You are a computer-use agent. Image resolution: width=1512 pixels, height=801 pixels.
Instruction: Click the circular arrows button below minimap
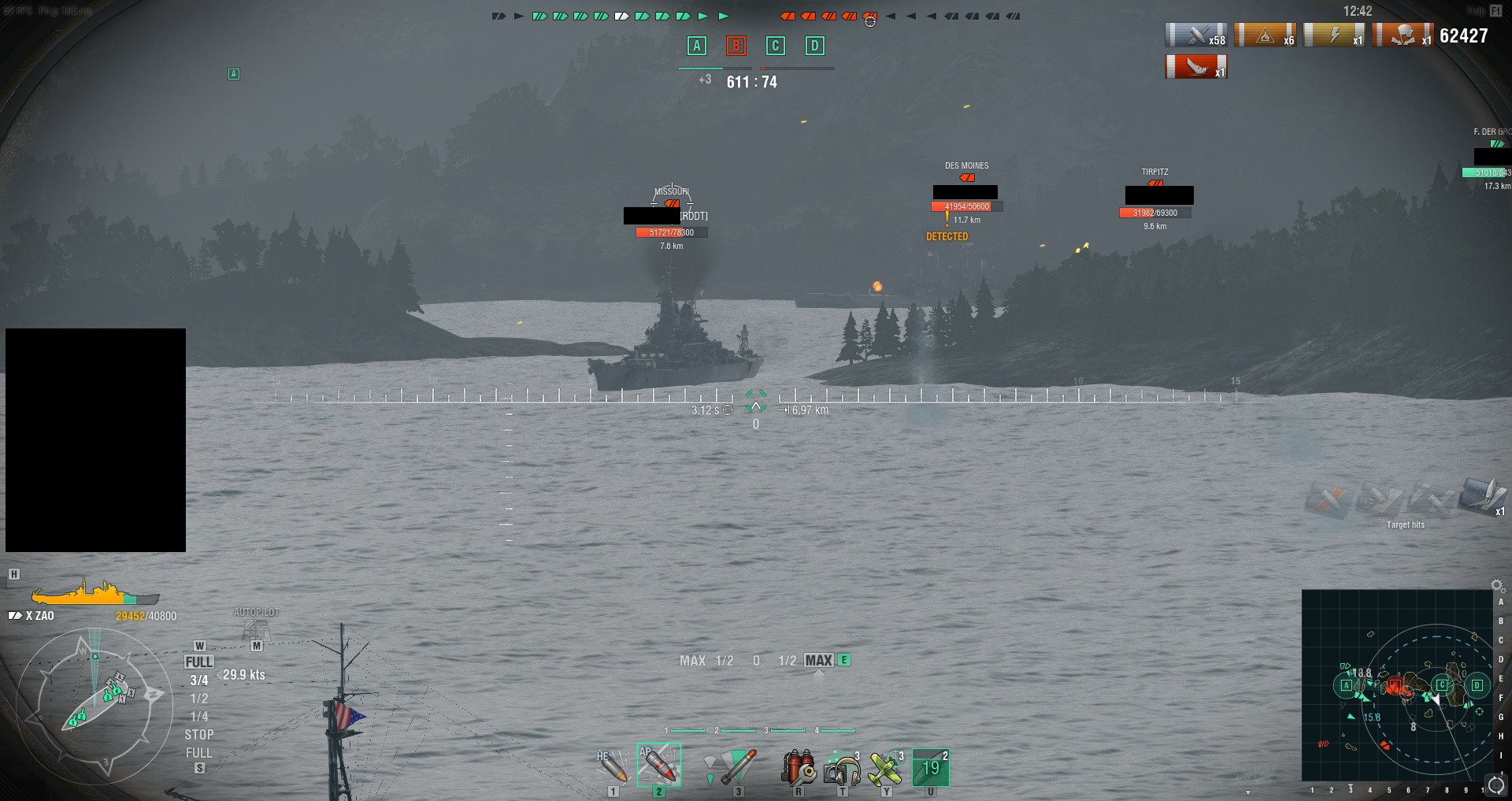click(x=1495, y=785)
